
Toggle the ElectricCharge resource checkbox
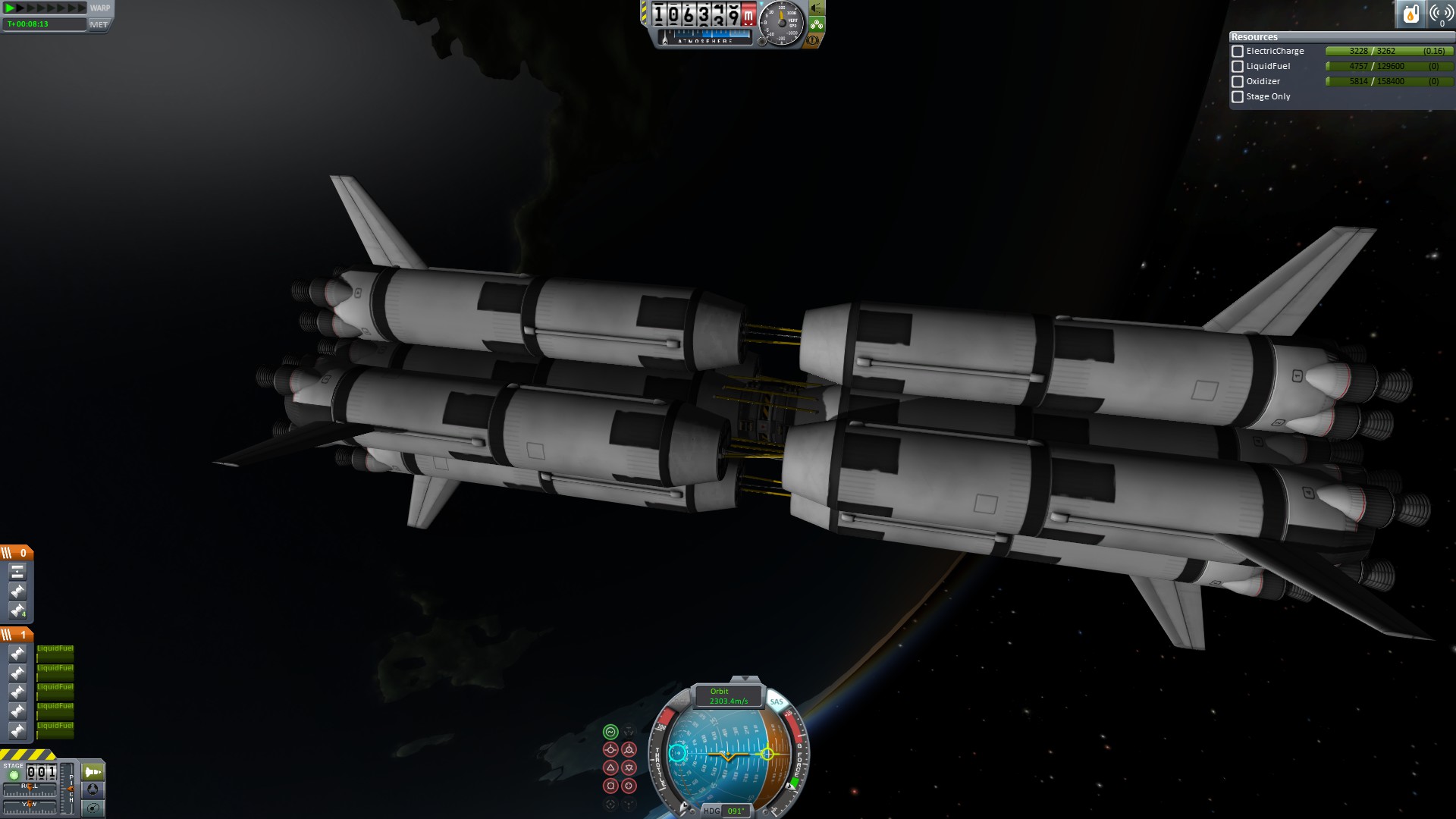tap(1238, 52)
